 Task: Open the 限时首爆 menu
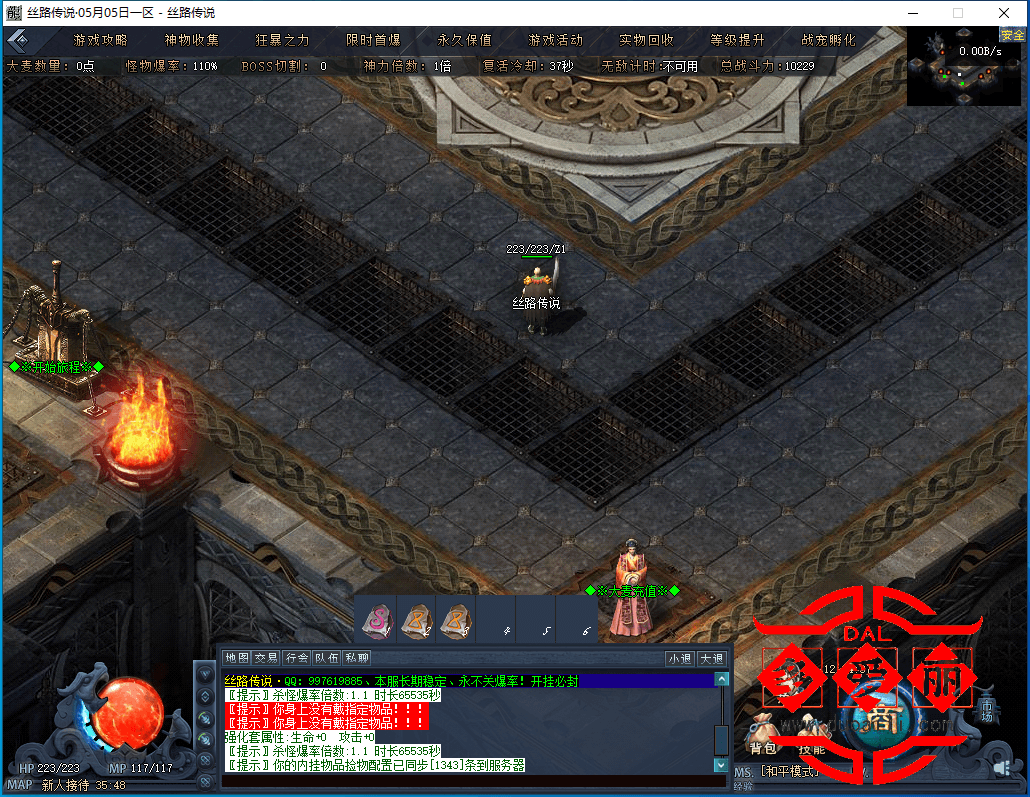point(374,40)
